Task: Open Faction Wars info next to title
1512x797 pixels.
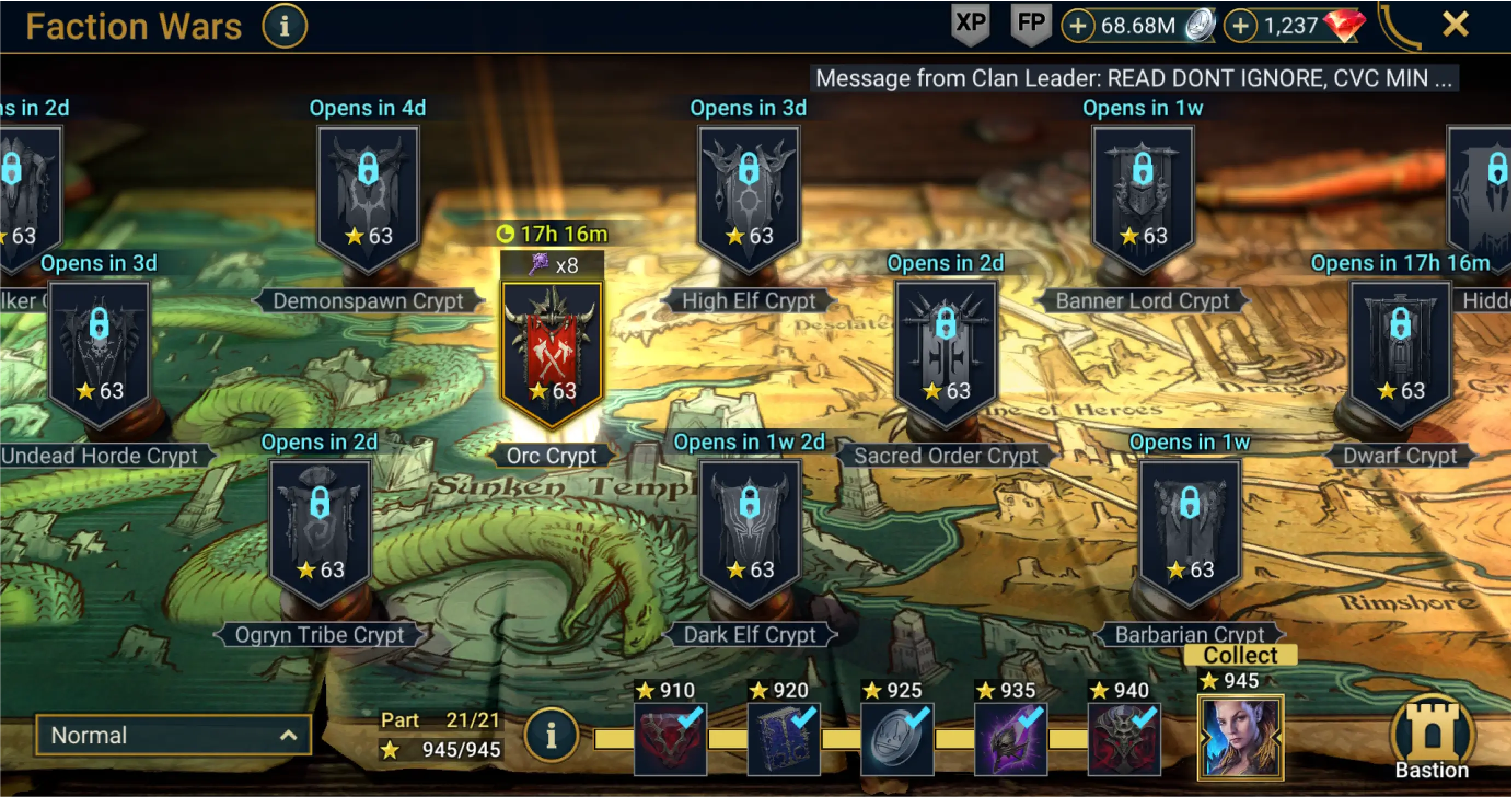Action: coord(284,26)
